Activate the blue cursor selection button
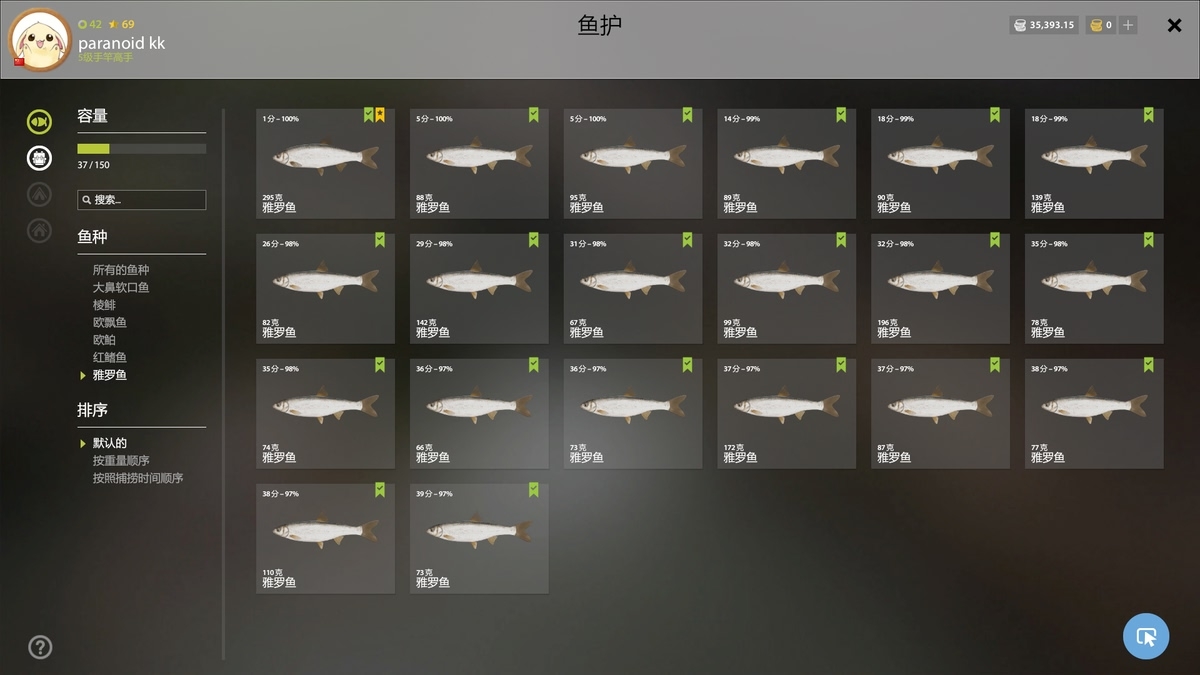1200x675 pixels. tap(1146, 636)
